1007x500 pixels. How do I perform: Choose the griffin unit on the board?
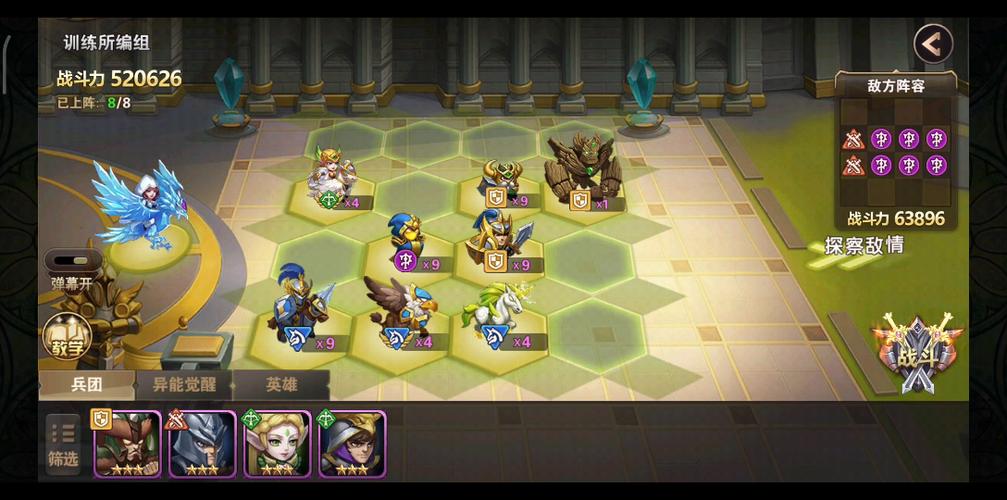click(404, 308)
